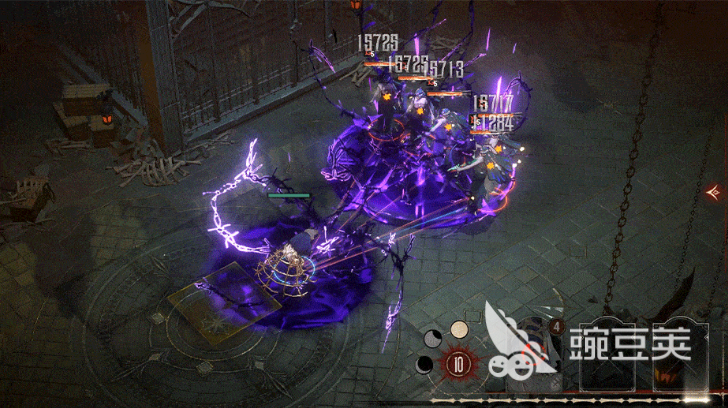Image resolution: width=728 pixels, height=408 pixels.
Task: Select the dark crescent-moon orb
Action: click(x=424, y=363)
